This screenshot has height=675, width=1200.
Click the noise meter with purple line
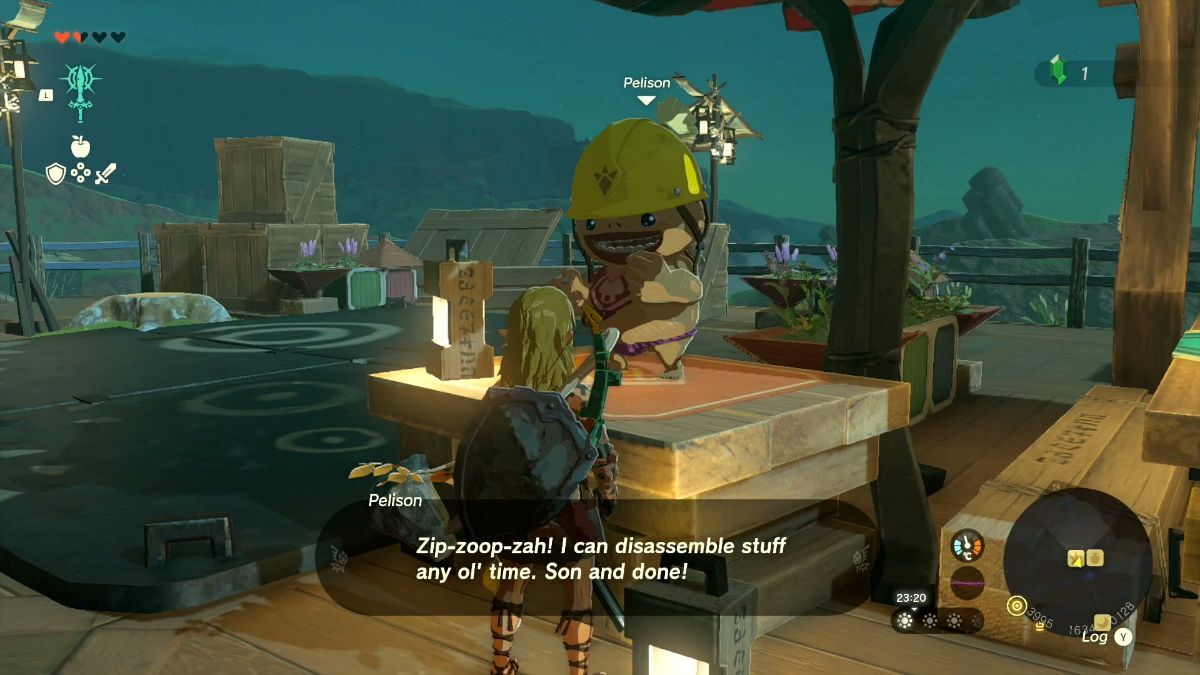click(x=967, y=582)
